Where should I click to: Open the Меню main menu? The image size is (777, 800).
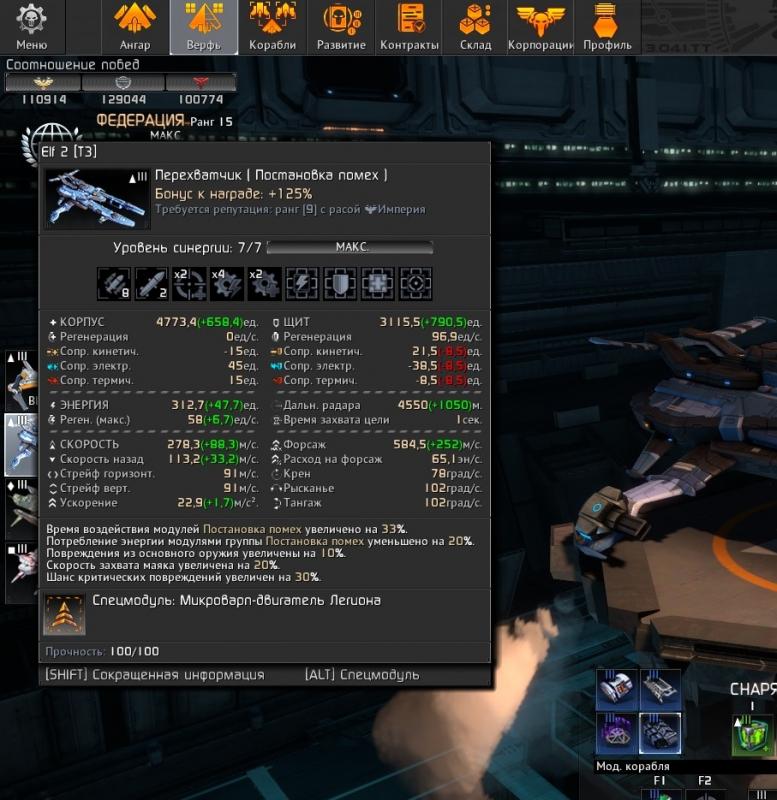tap(32, 27)
